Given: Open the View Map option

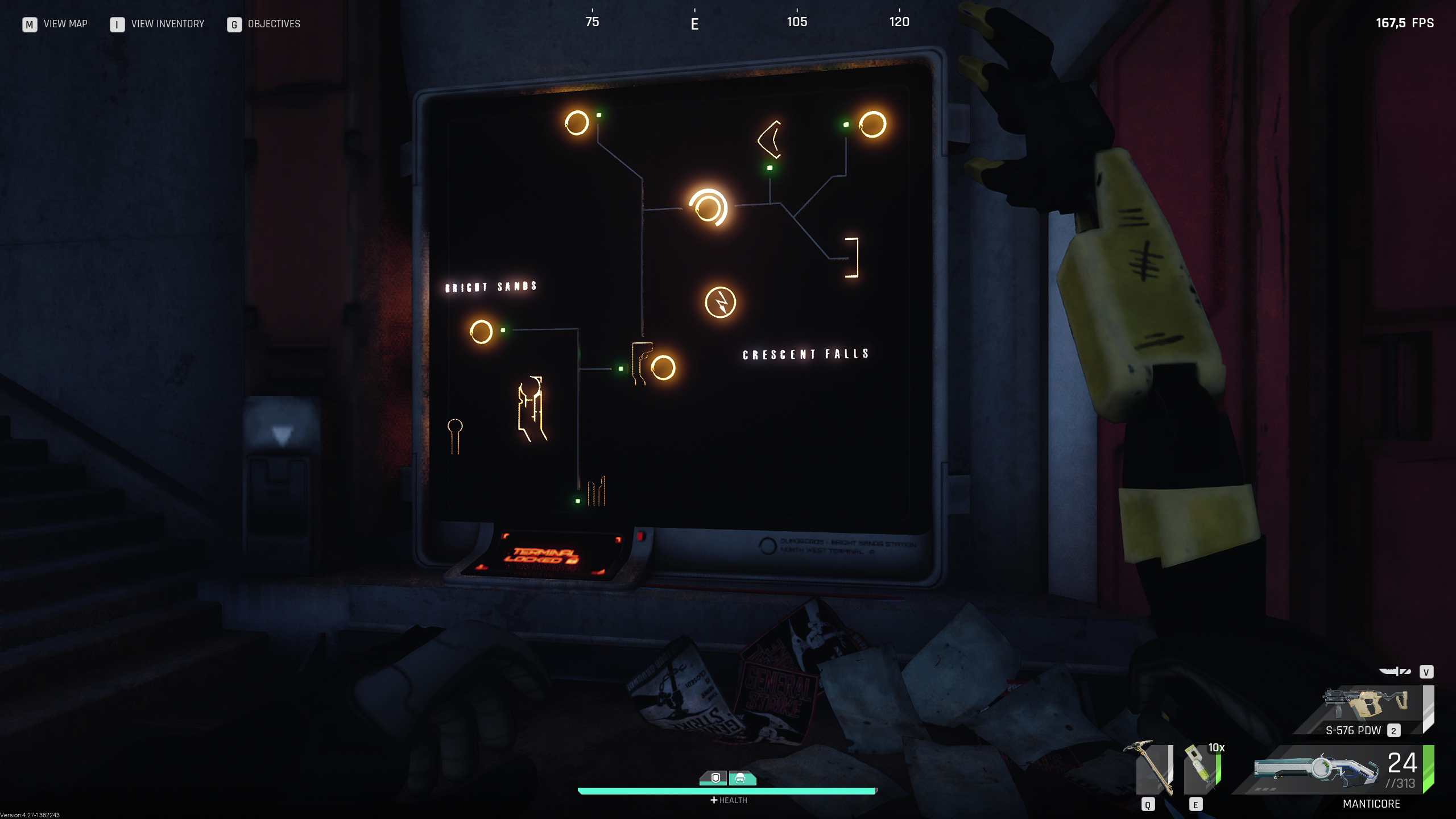Looking at the screenshot, I should click(55, 24).
